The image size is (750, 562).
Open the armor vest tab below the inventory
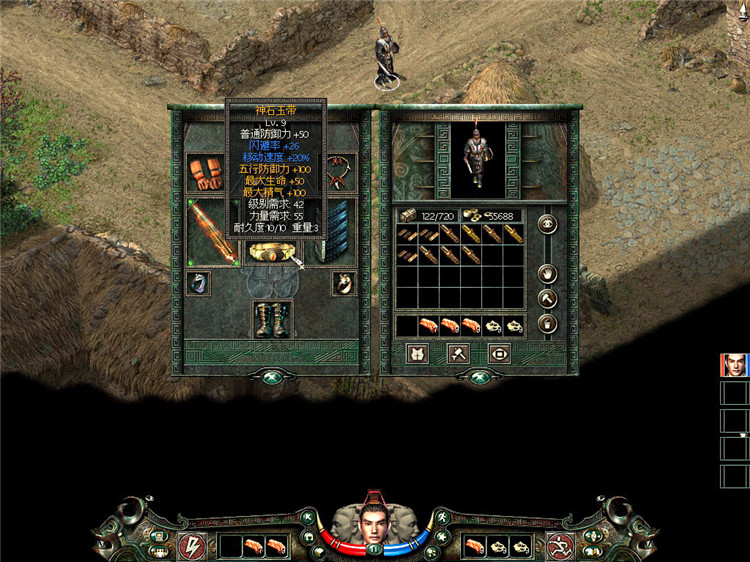point(418,353)
